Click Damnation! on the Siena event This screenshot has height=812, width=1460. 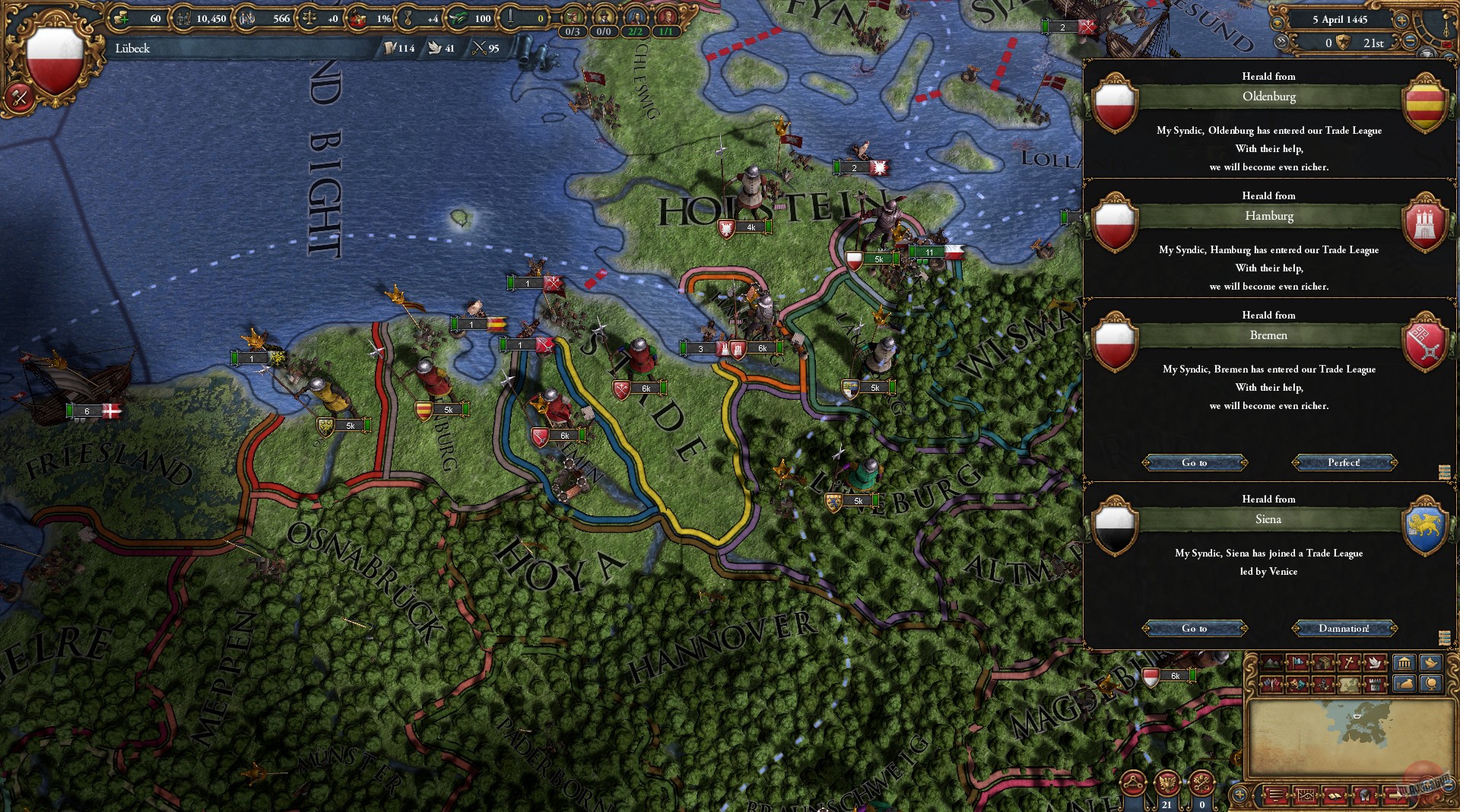(x=1344, y=628)
